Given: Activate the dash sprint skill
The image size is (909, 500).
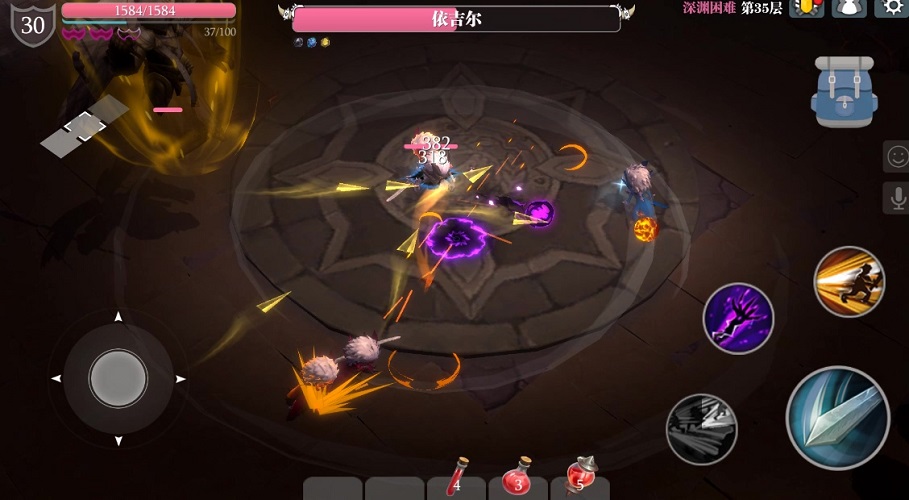Looking at the screenshot, I should [849, 282].
